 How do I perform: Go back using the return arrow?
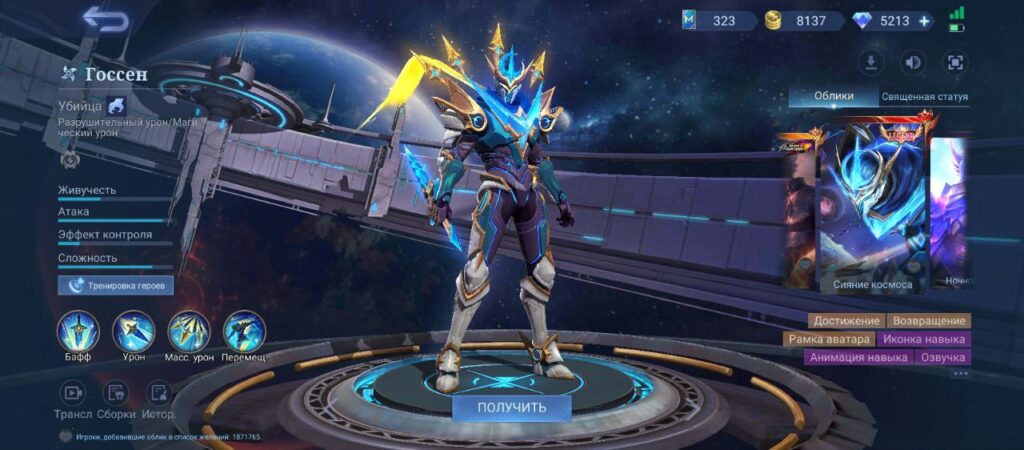pyautogui.click(x=105, y=19)
